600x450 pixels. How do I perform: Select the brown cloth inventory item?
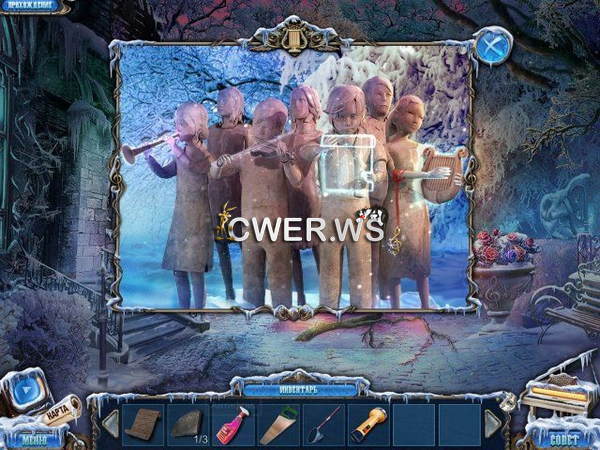pyautogui.click(x=143, y=424)
